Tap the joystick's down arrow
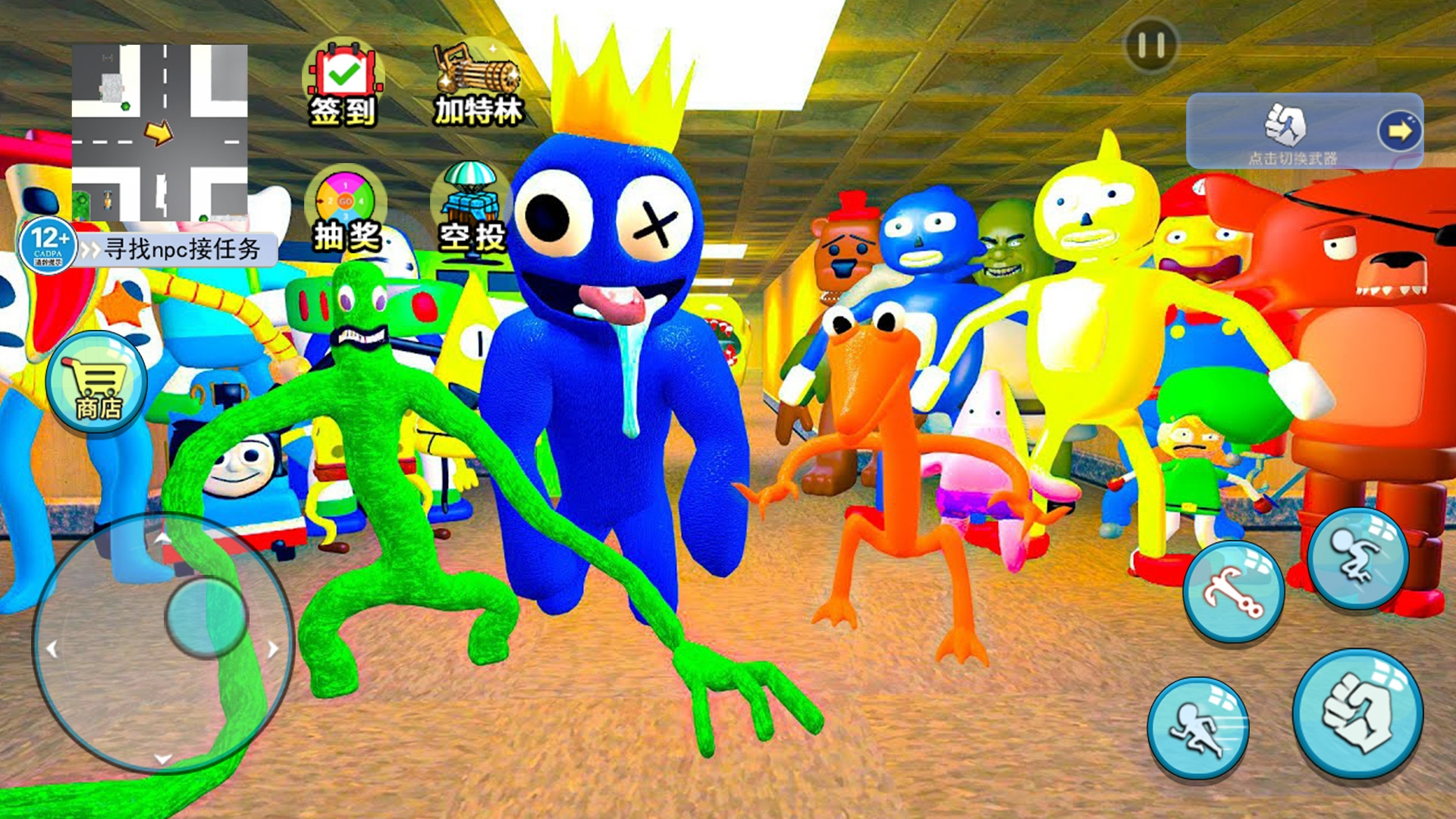 [163, 758]
